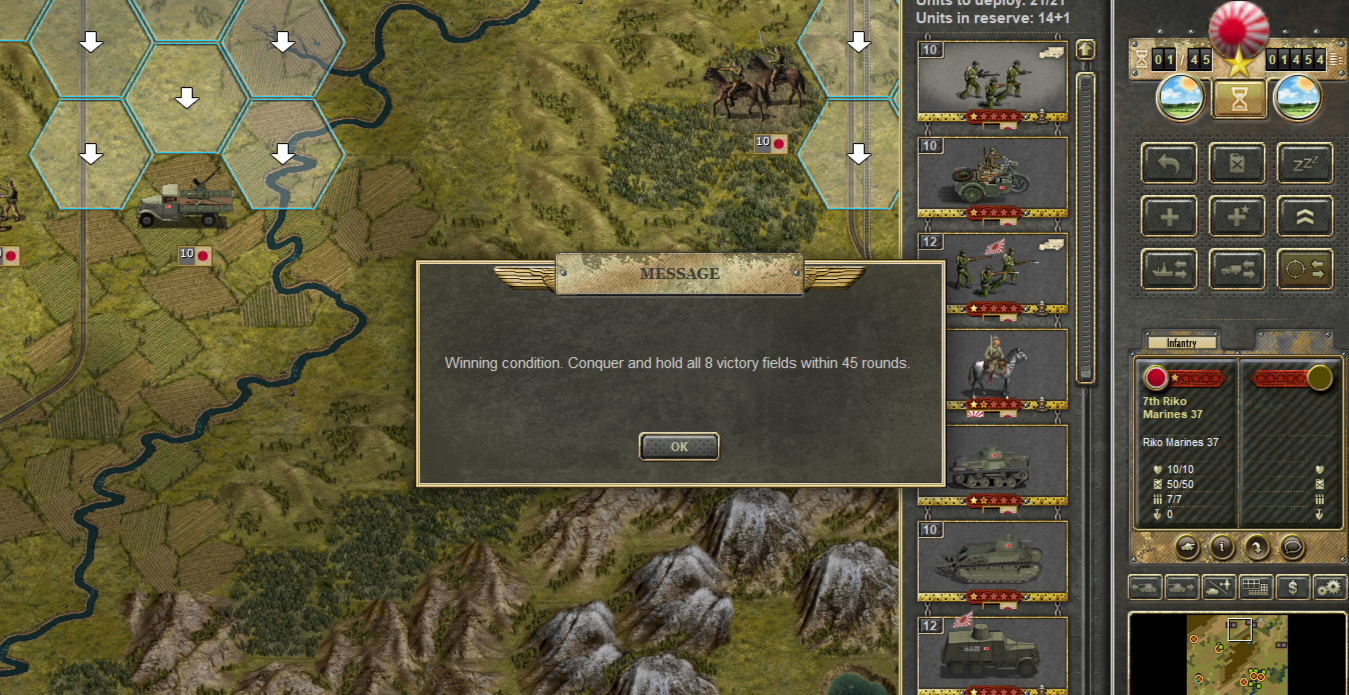
Task: Click the double chevron upgrade button
Action: [1304, 216]
